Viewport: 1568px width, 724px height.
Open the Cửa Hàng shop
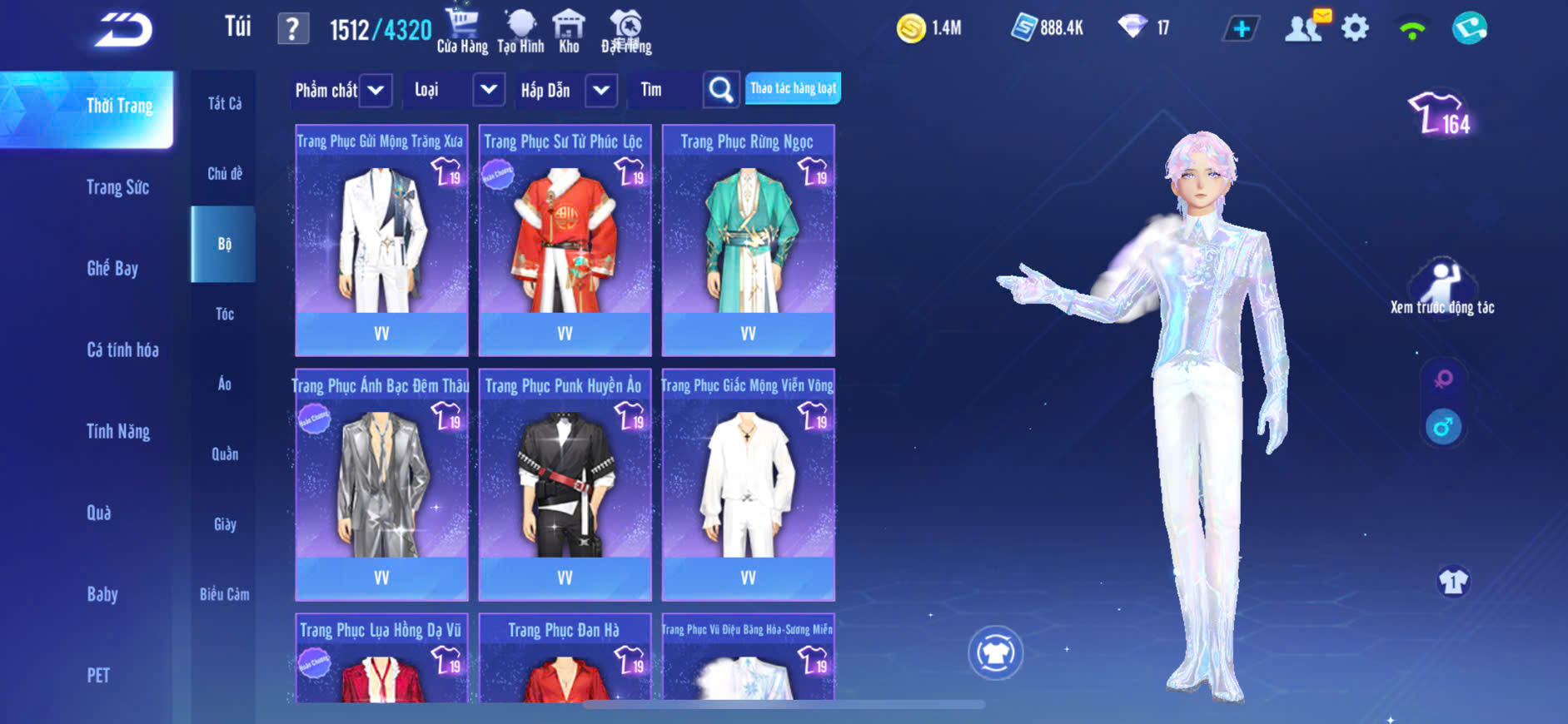coord(462,31)
